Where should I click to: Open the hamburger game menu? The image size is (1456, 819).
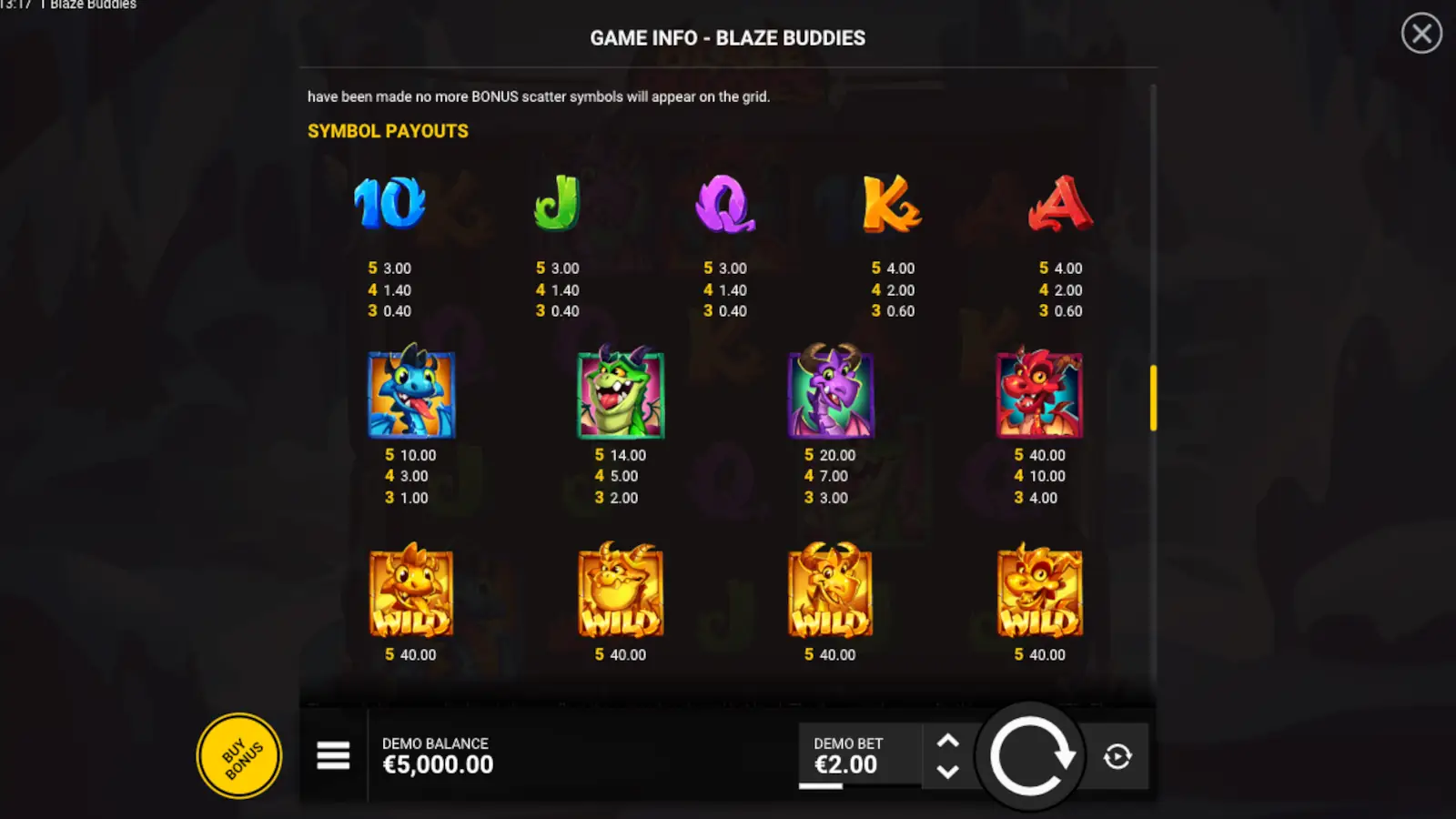tap(333, 756)
